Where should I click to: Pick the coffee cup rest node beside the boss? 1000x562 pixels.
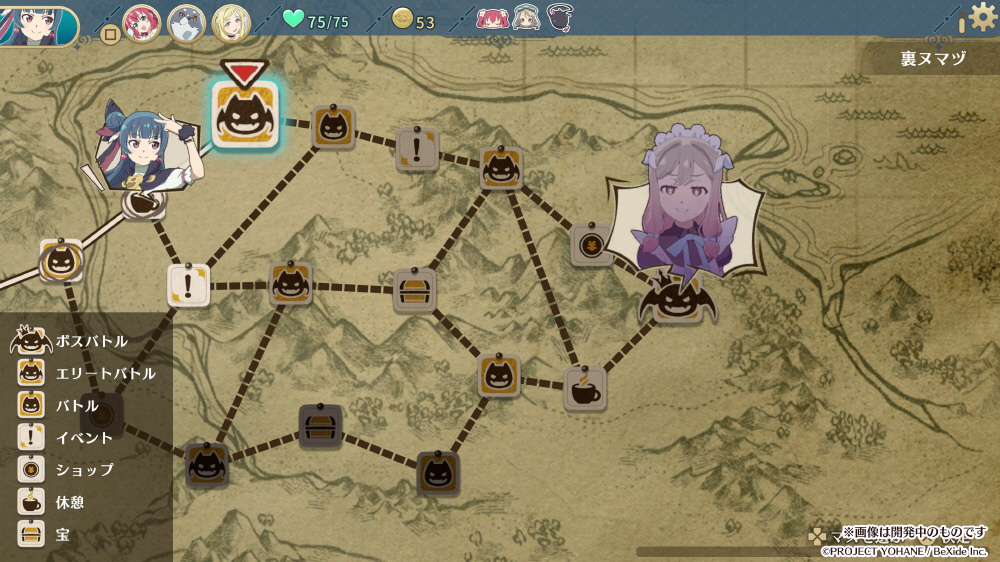click(584, 389)
